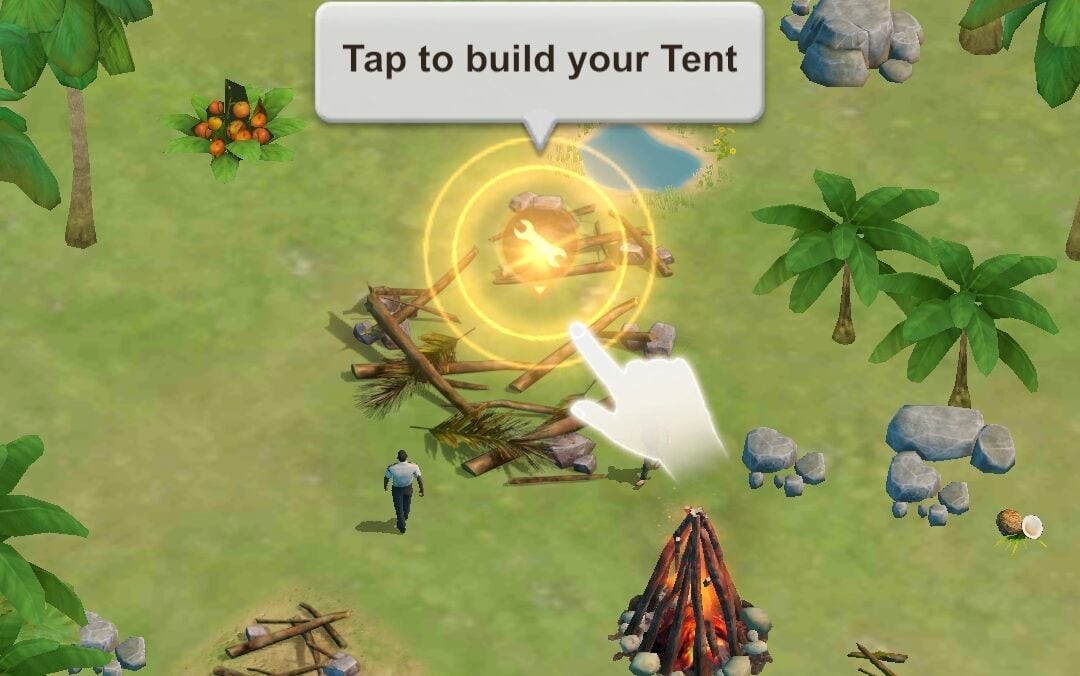
Task: Tap the glowing wrench build icon
Action: point(539,245)
